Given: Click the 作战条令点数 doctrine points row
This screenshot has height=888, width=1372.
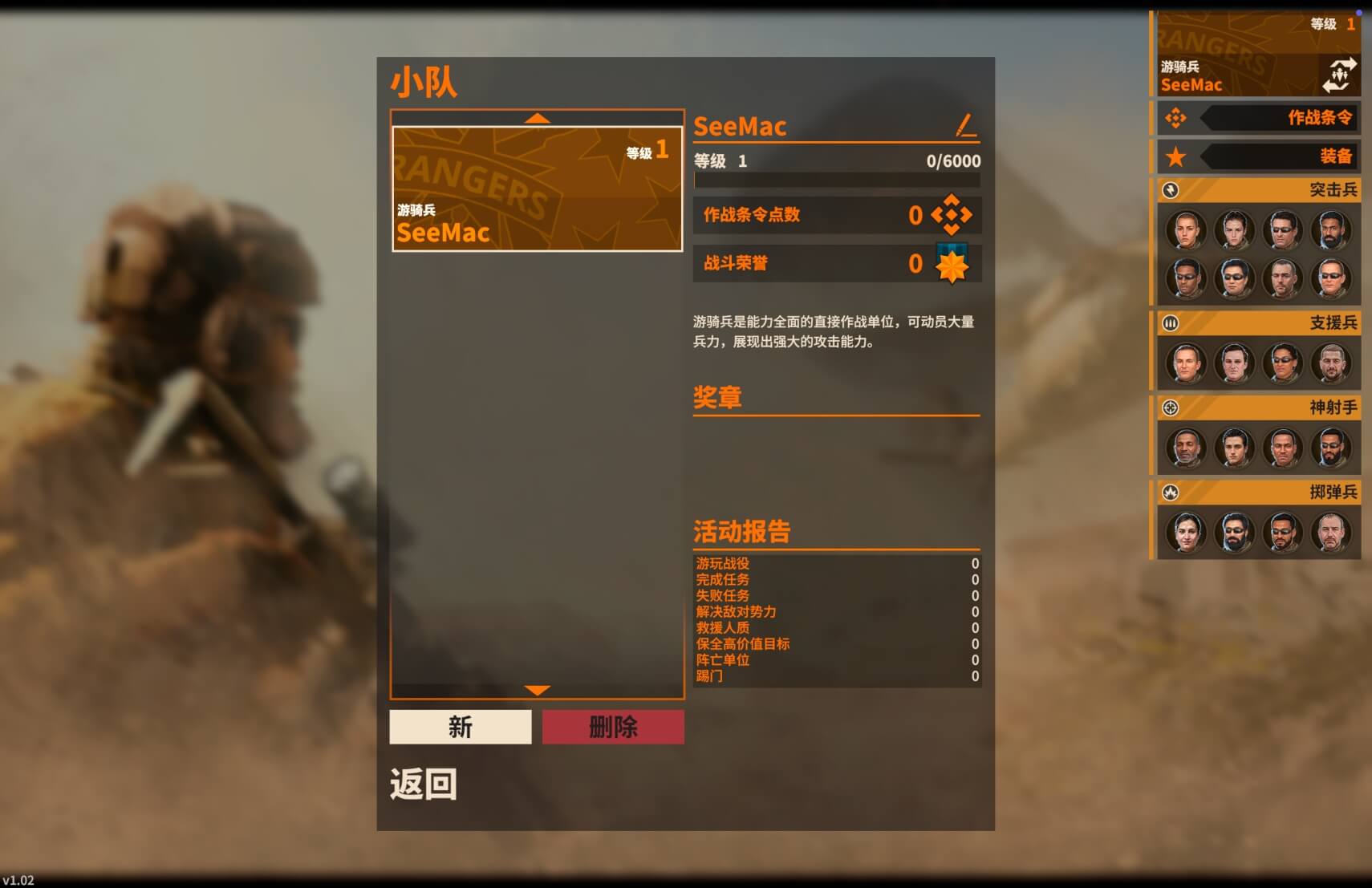Looking at the screenshot, I should tap(837, 215).
